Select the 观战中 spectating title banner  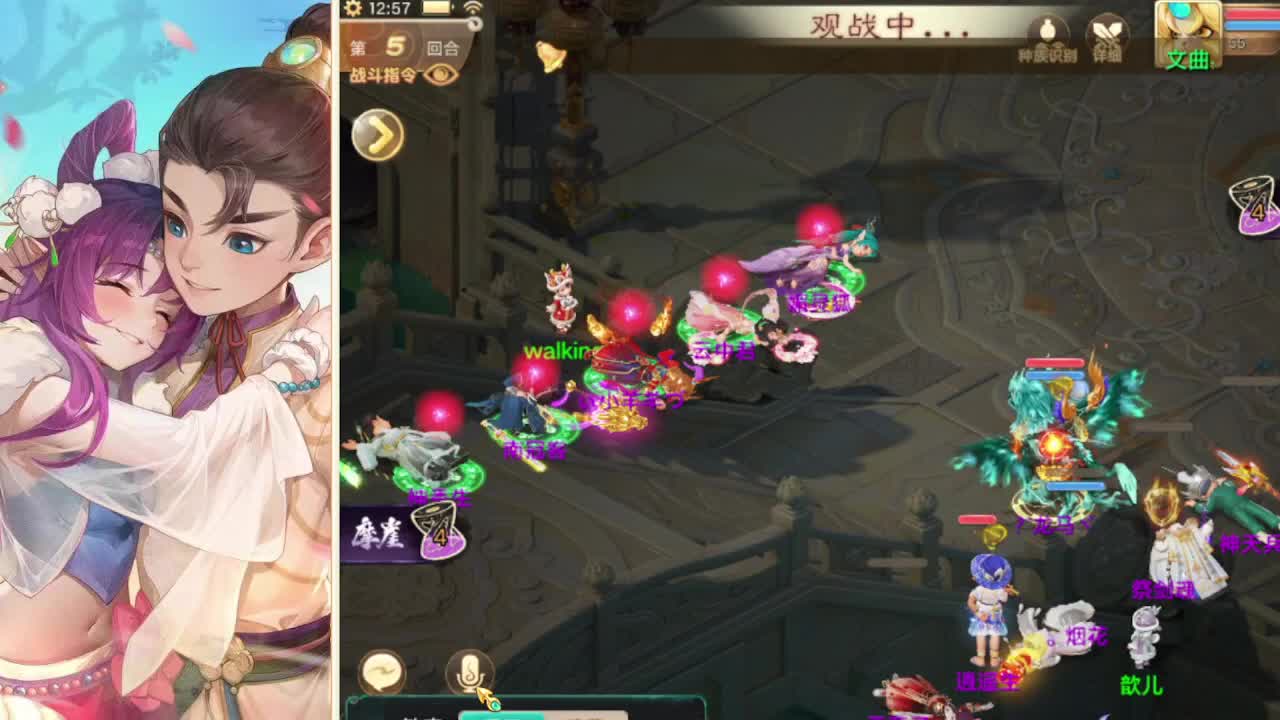(x=880, y=25)
